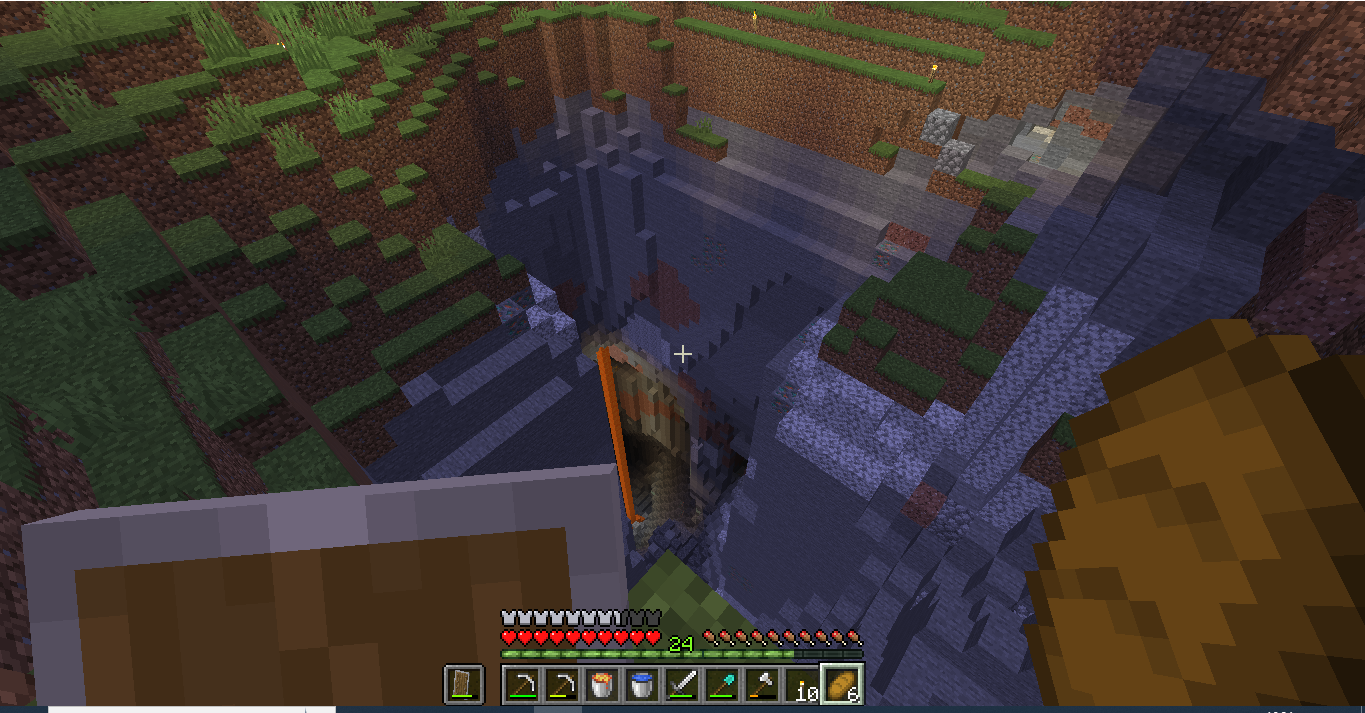
Task: Choose the diamond shovel slot
Action: (x=722, y=685)
